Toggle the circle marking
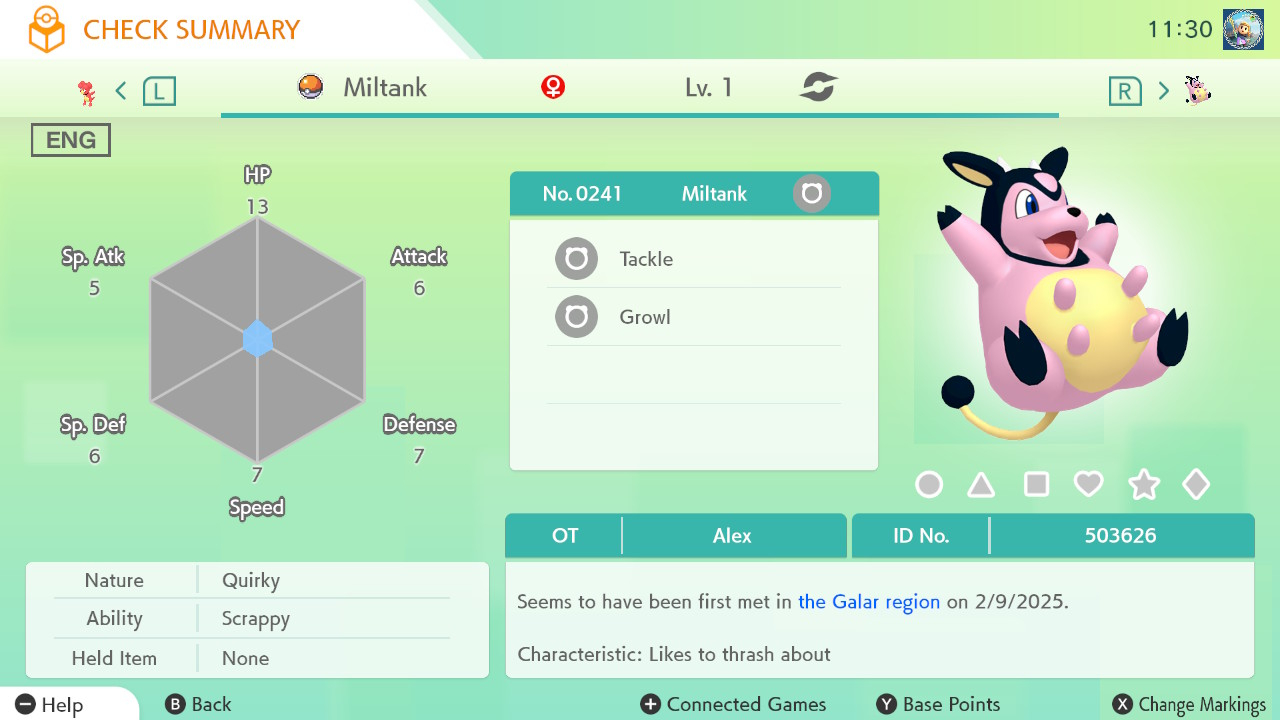1280x720 pixels. (929, 485)
